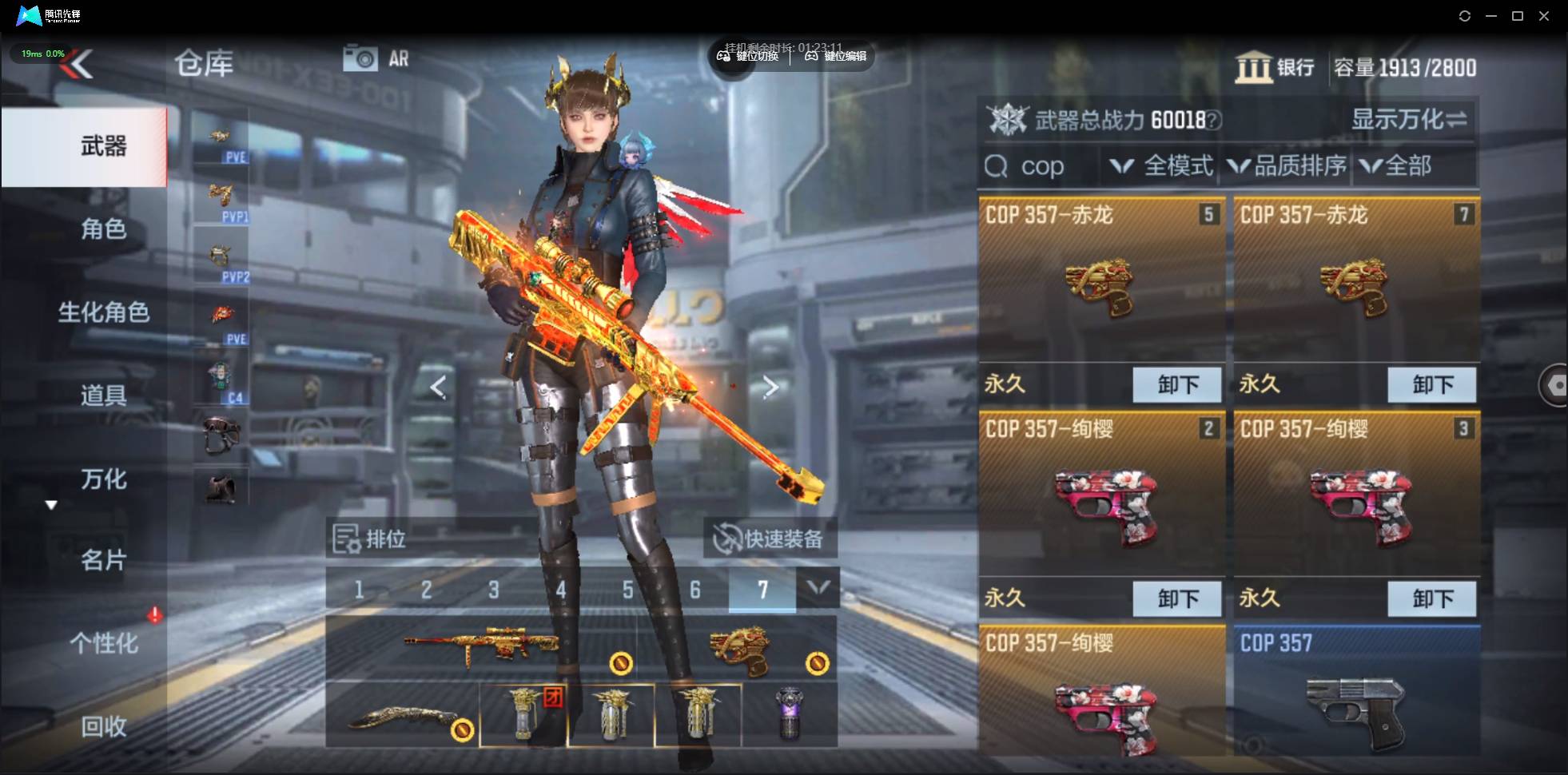Open the 道具 items tab
The height and width of the screenshot is (775, 1568).
tap(103, 395)
